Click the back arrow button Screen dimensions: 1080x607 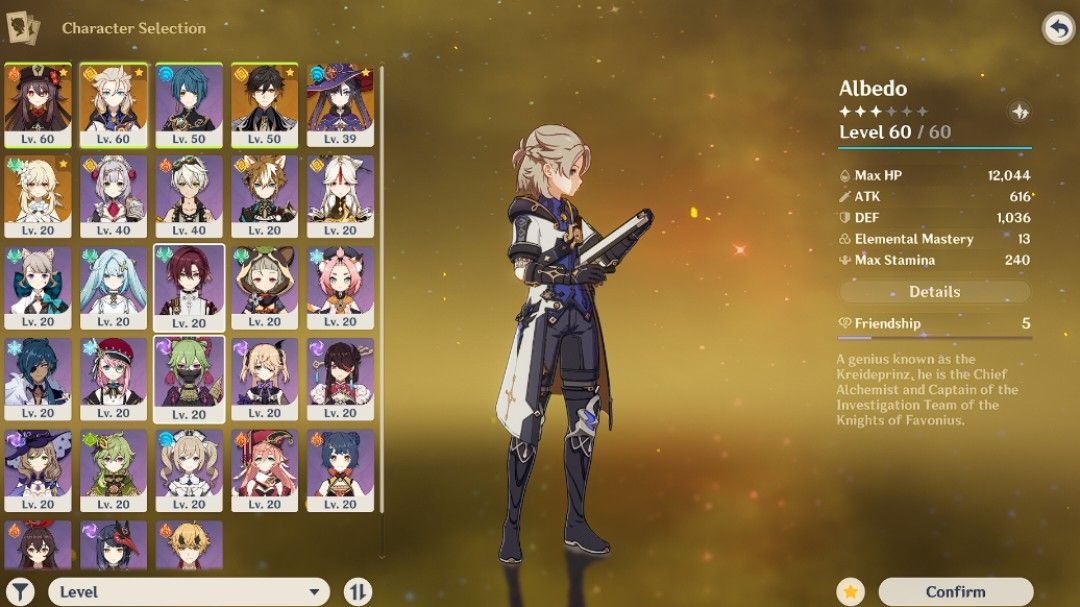[x=1057, y=28]
